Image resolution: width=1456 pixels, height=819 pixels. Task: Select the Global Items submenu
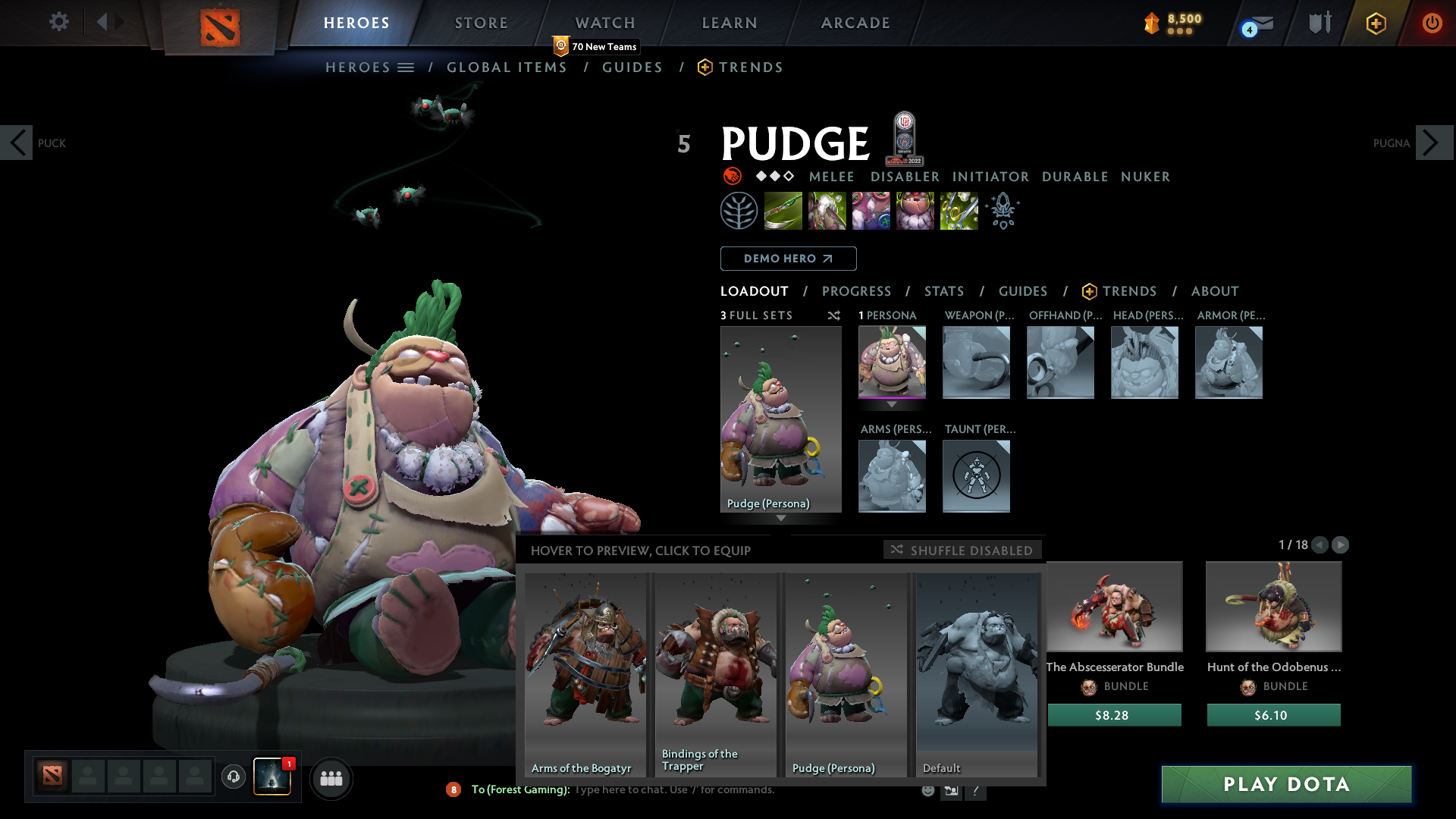(507, 67)
